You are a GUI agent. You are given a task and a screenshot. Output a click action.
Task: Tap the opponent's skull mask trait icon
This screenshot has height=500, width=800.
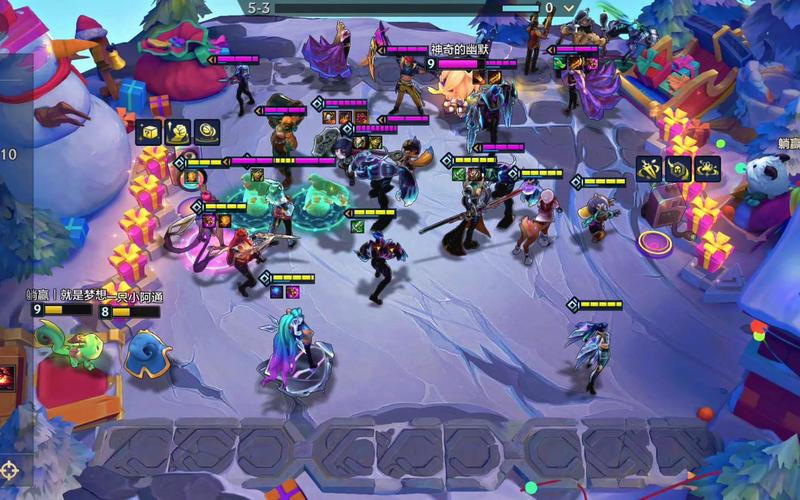(x=679, y=169)
